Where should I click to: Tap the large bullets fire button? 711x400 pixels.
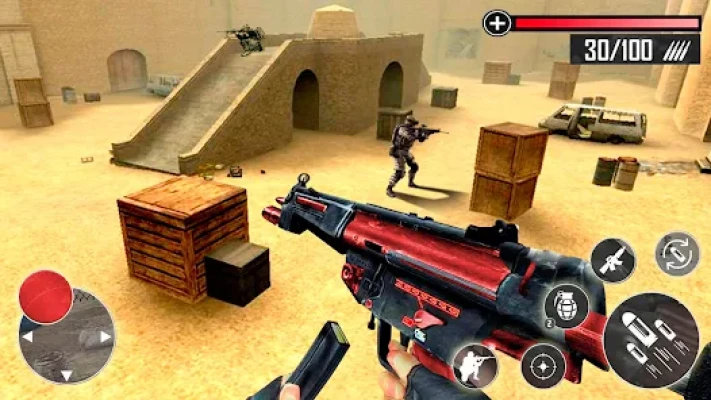coord(651,340)
